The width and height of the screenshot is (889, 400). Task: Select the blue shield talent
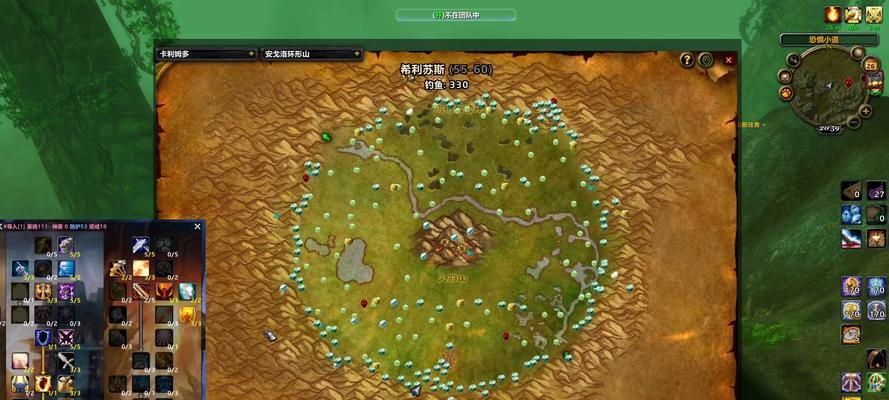tap(43, 338)
